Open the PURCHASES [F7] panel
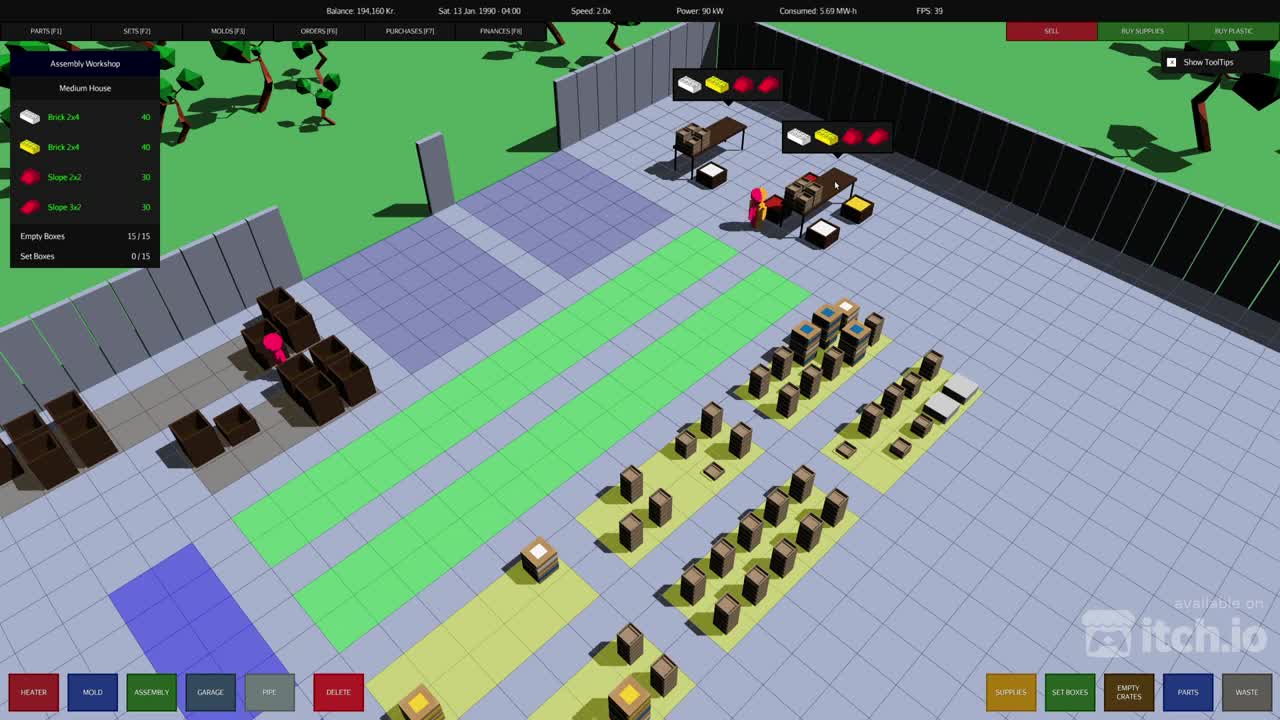 tap(410, 31)
